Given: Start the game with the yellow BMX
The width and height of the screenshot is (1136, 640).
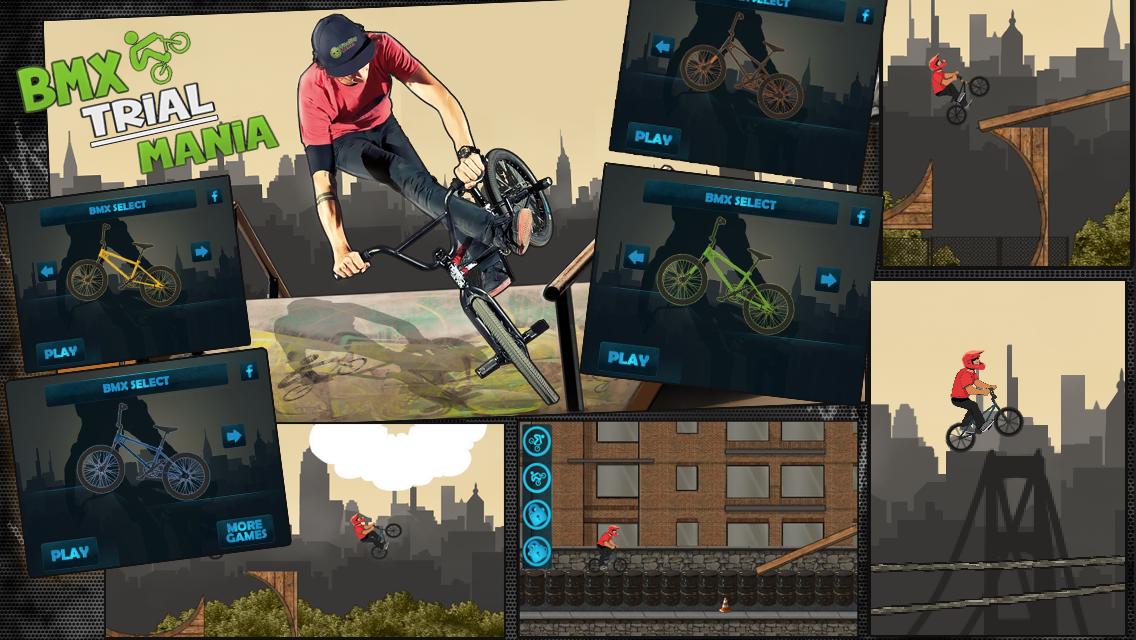Looking at the screenshot, I should click(x=60, y=352).
